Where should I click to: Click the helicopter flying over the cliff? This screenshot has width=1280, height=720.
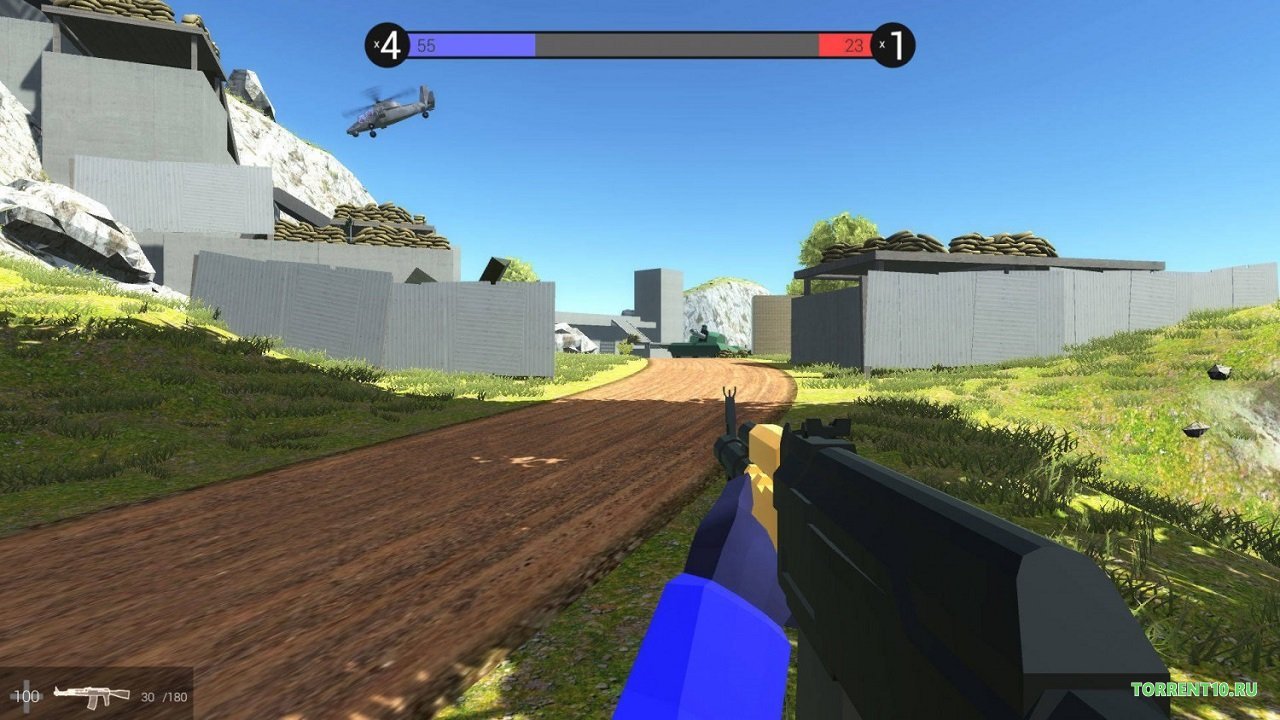tap(390, 115)
